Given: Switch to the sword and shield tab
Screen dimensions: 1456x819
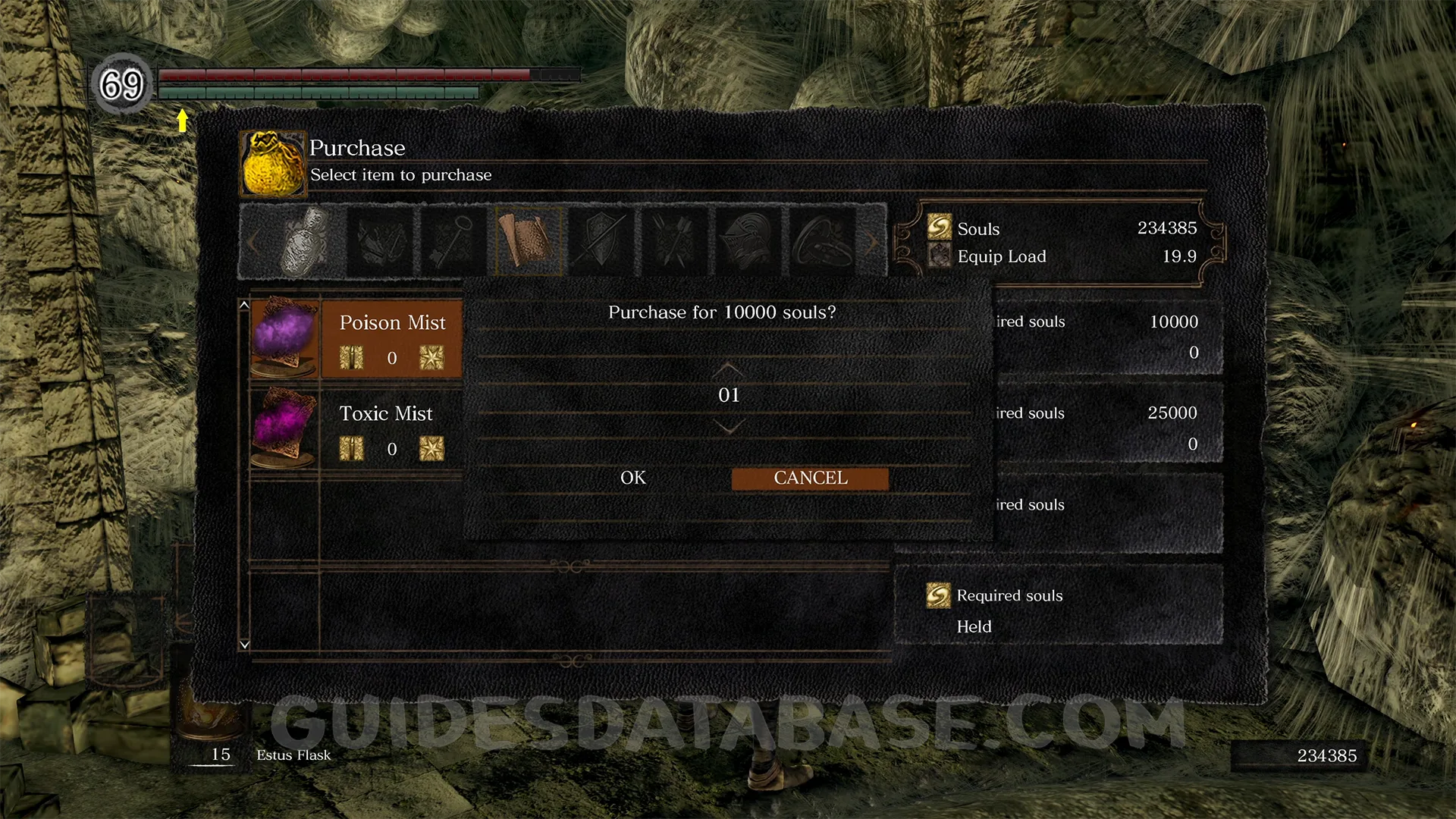Looking at the screenshot, I should coord(601,241).
